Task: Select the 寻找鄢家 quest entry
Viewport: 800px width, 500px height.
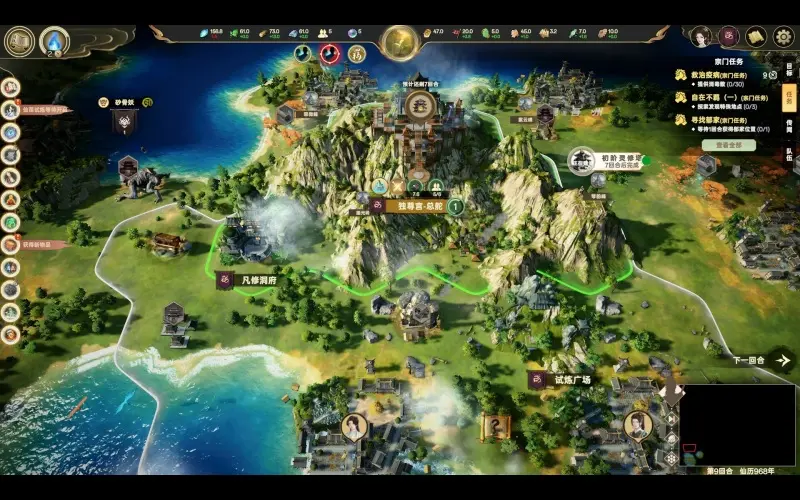Action: pos(722,120)
